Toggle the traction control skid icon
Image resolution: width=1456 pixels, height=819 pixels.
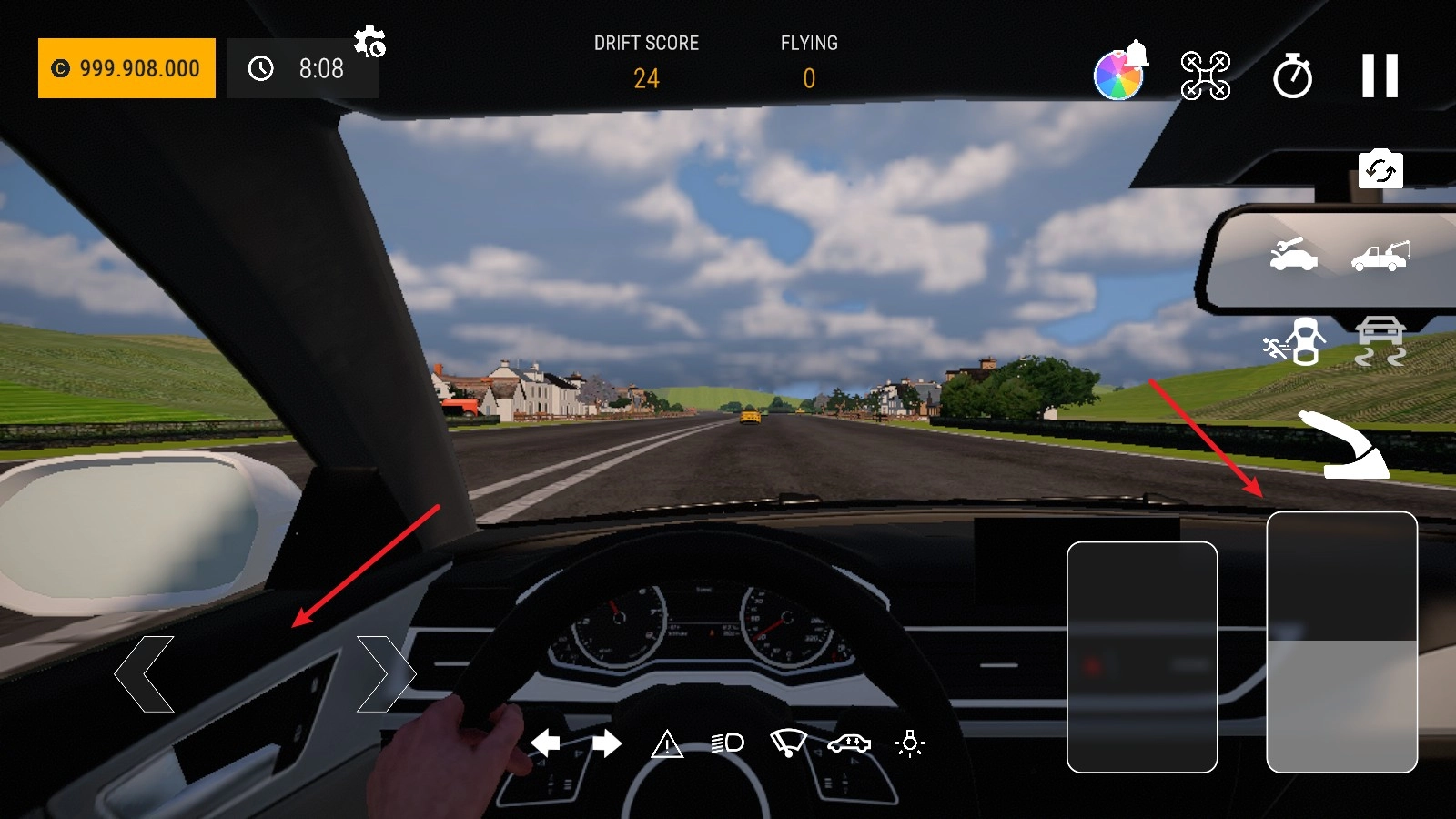tap(1380, 341)
